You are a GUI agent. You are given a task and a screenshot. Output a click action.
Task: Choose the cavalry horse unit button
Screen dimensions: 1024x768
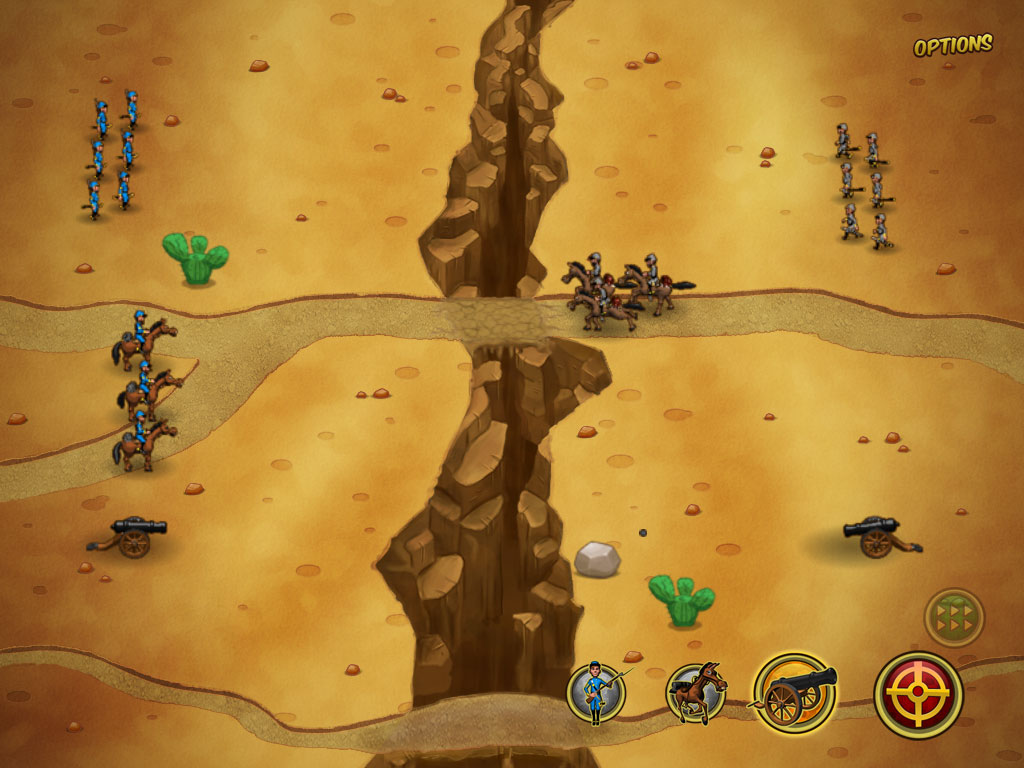[x=696, y=692]
